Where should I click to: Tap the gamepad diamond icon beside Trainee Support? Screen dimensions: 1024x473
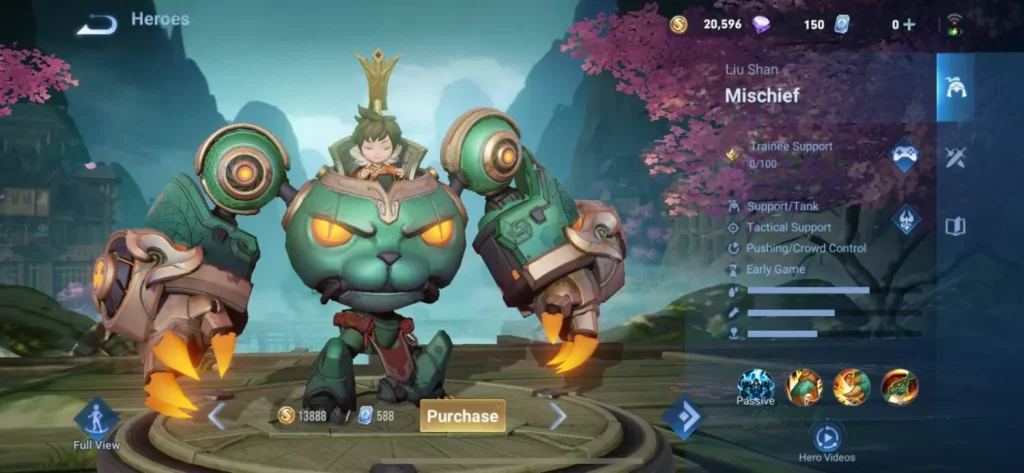[905, 156]
